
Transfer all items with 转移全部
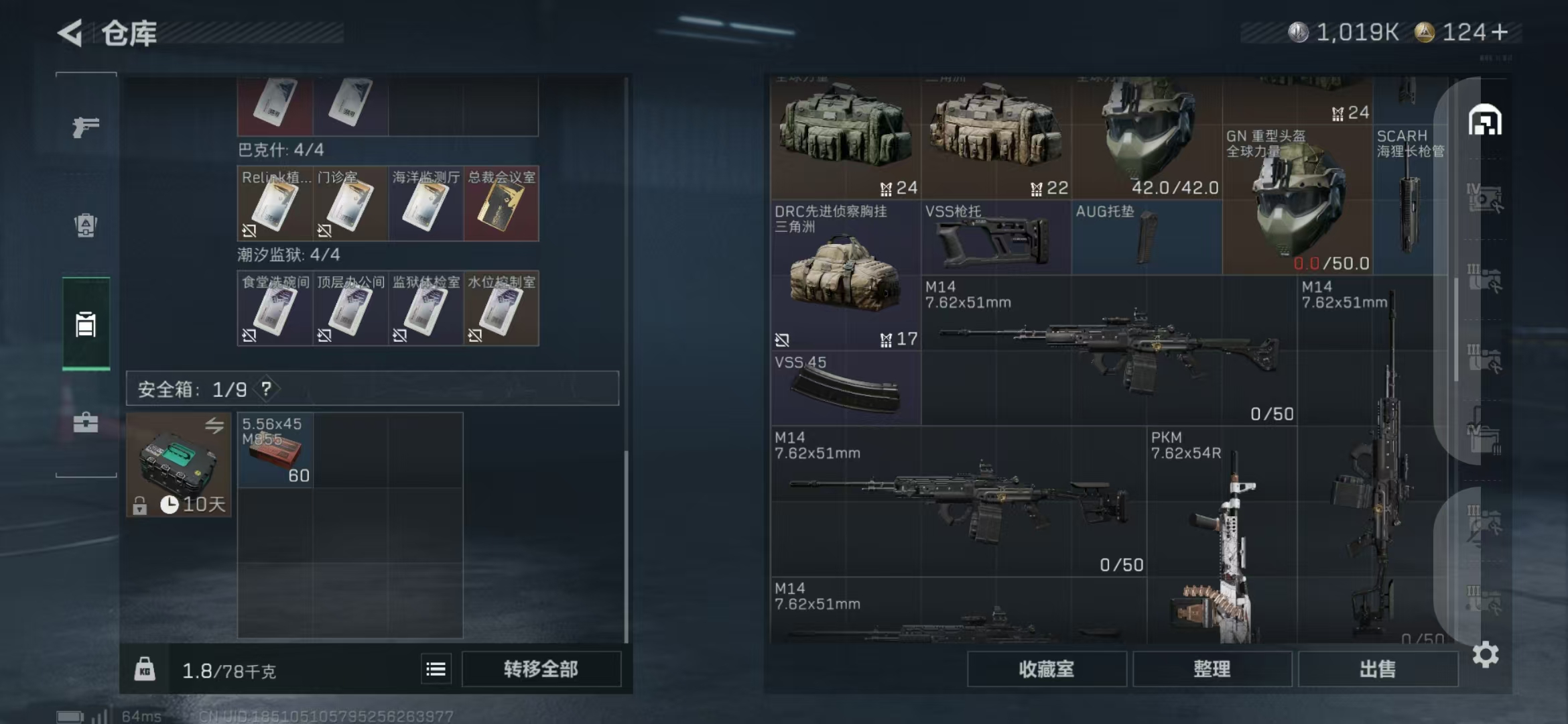click(541, 669)
